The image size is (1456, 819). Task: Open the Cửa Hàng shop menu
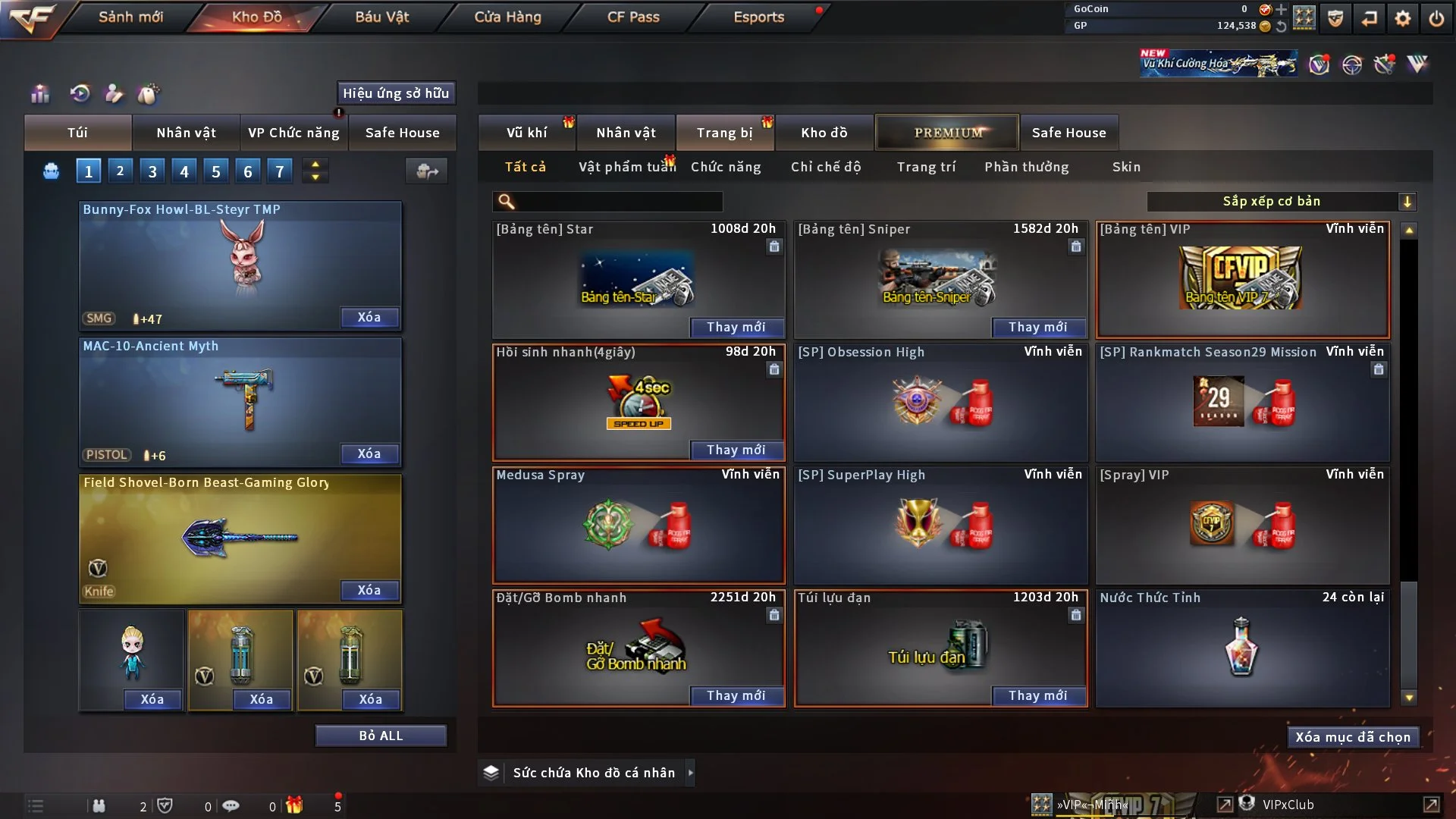[x=507, y=17]
